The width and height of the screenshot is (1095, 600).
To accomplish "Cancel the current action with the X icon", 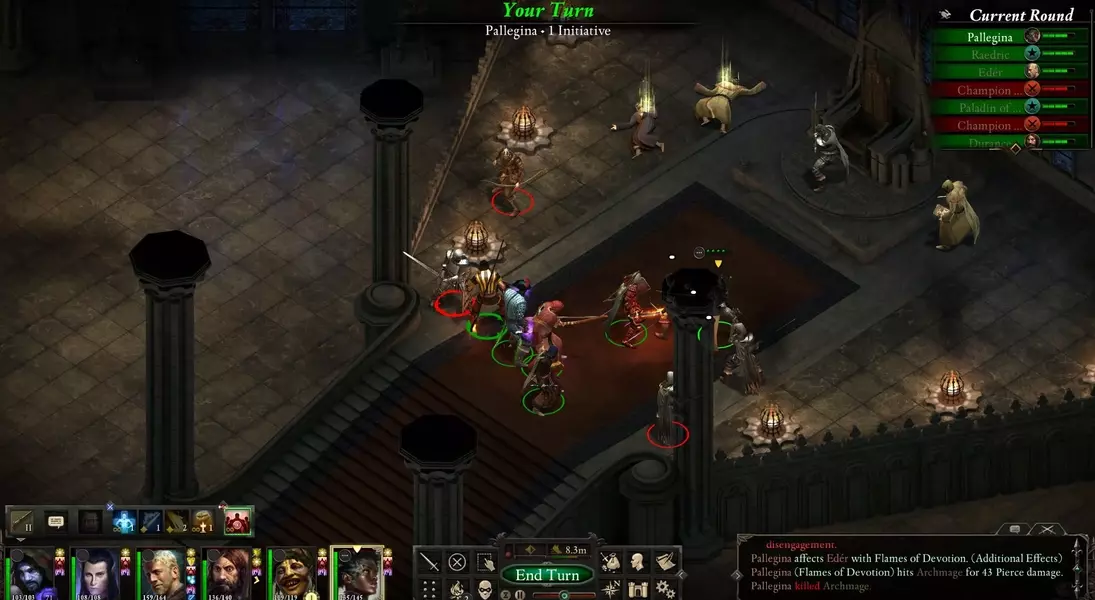I will [457, 562].
